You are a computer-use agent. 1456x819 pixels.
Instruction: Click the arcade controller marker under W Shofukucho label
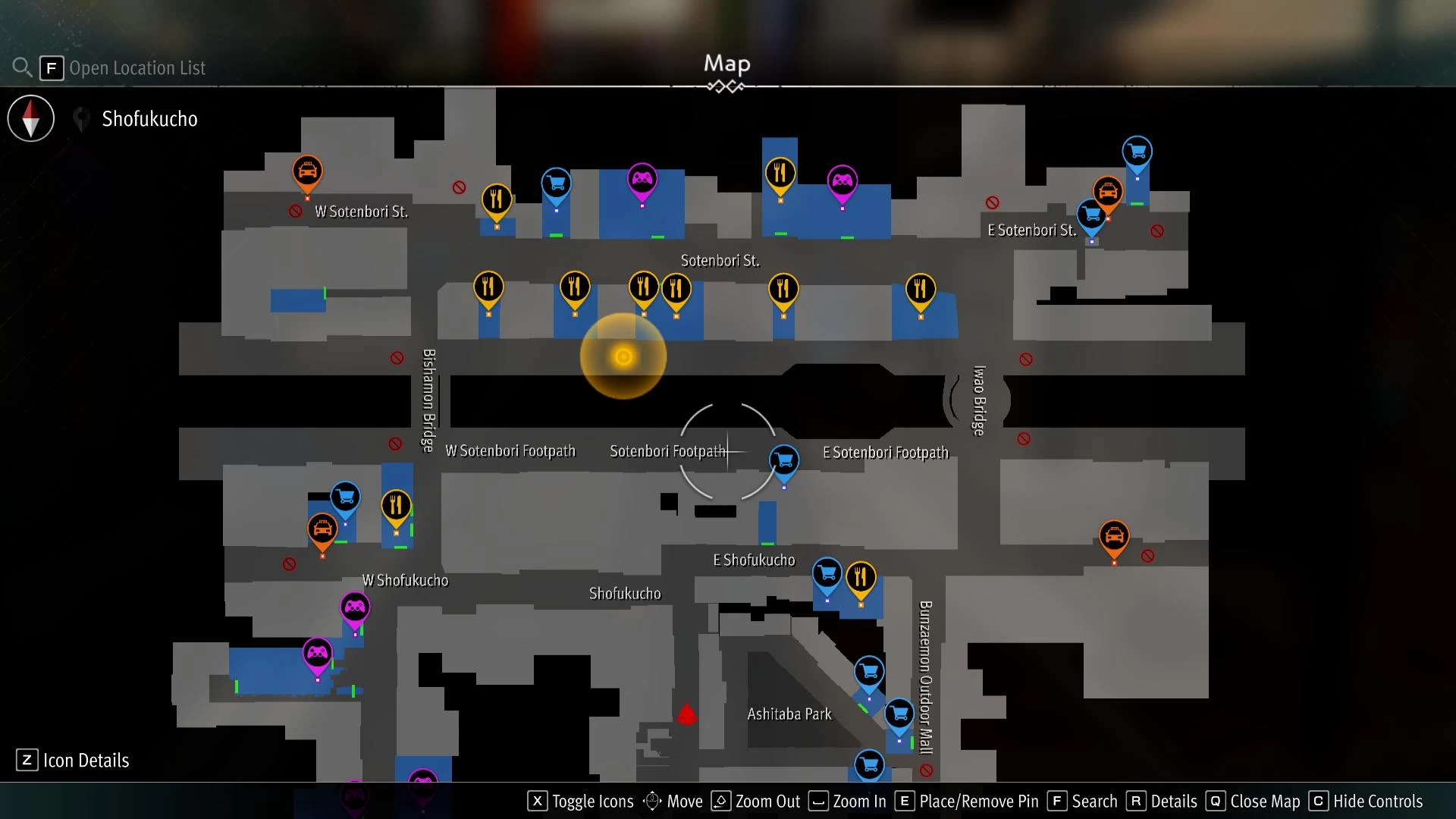click(355, 607)
